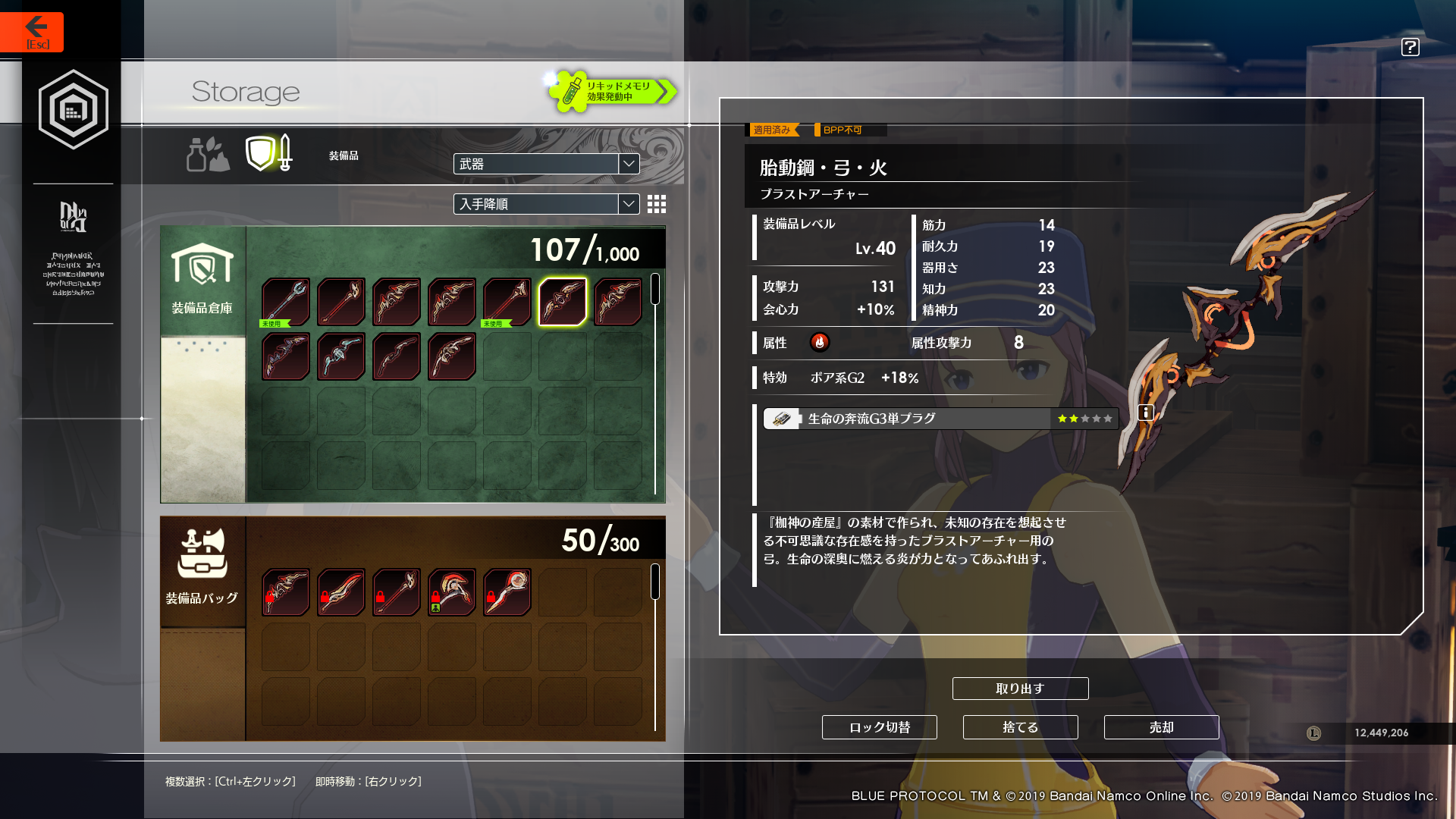Viewport: 1456px width, 819px height.
Task: Toggle the grid view layout button
Action: coord(657,204)
